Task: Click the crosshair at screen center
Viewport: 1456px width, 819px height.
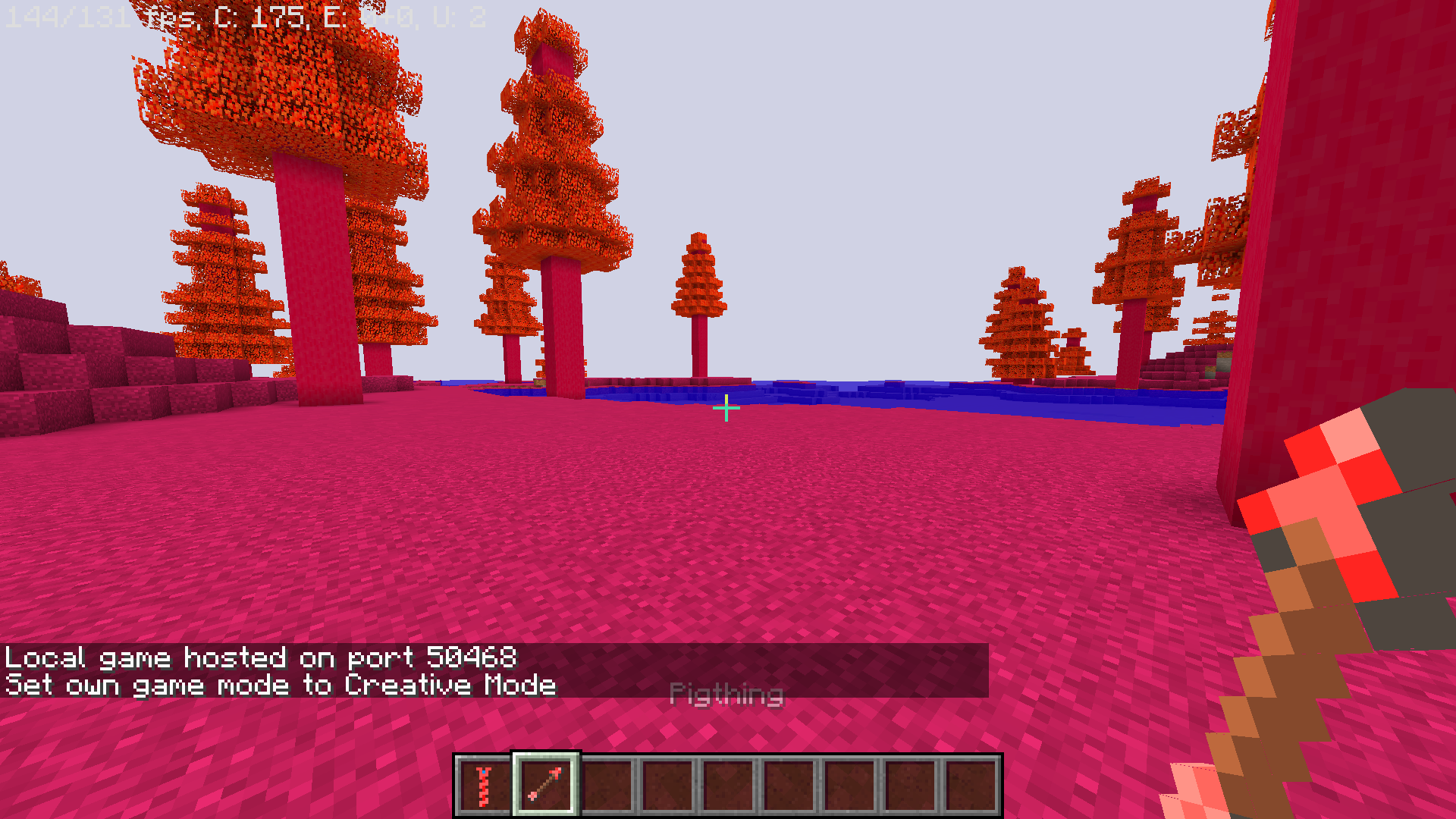Action: click(727, 407)
